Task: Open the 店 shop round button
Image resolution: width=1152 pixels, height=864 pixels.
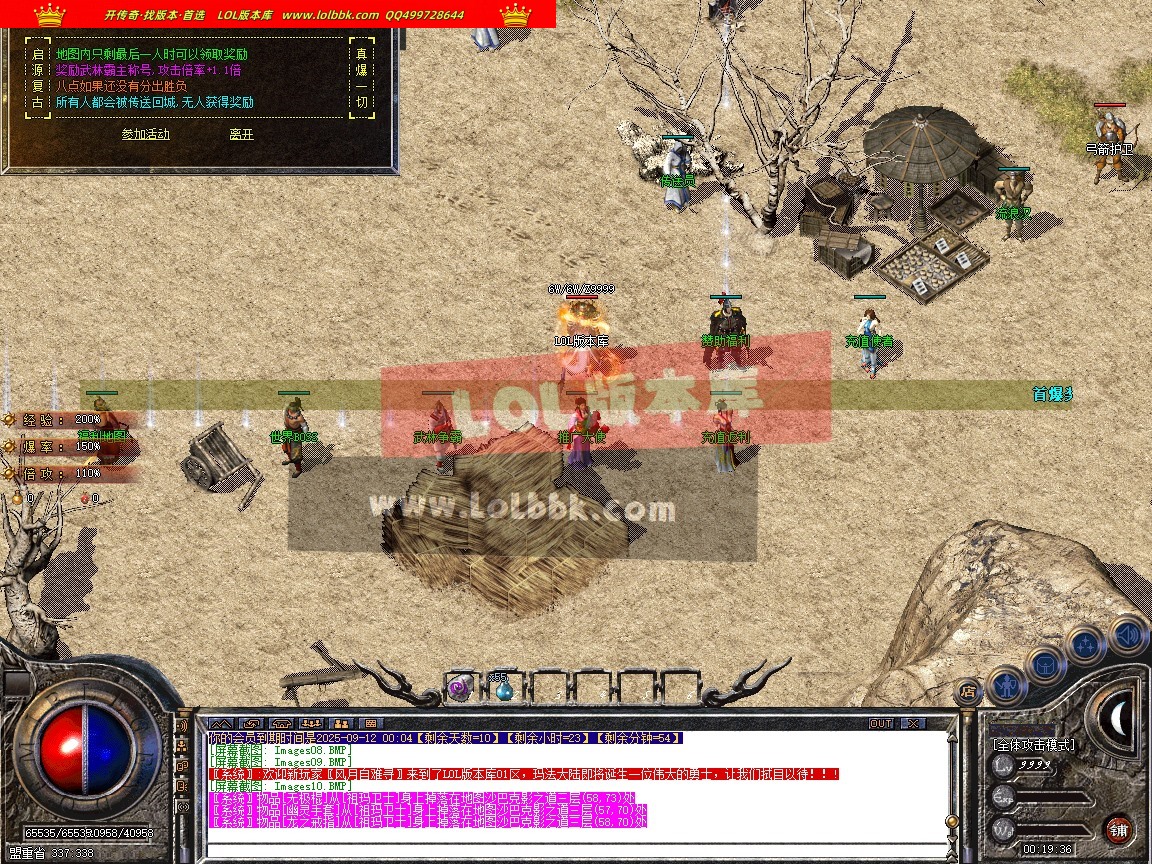Action: pos(968,690)
